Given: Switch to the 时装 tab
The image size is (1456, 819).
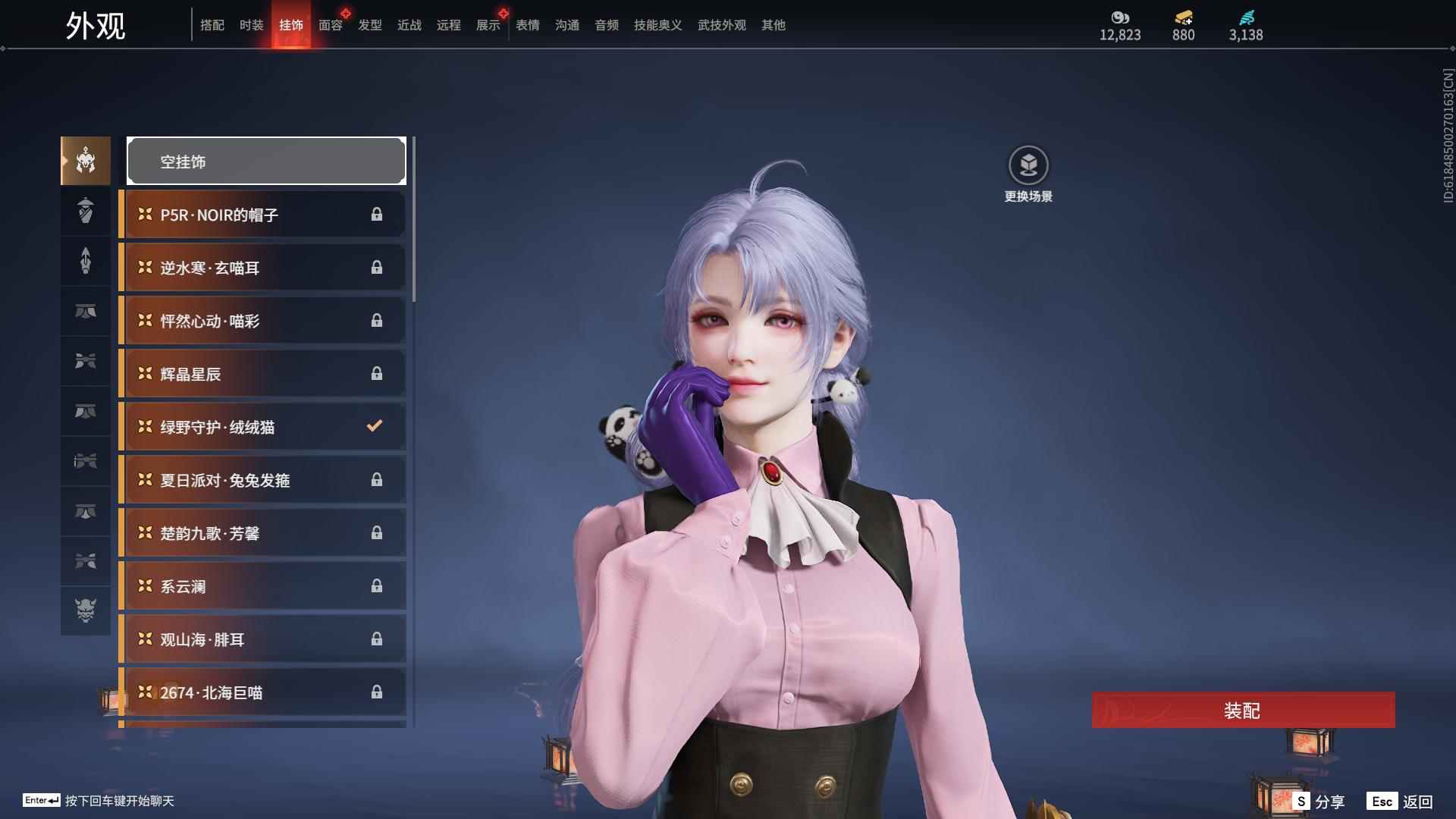Looking at the screenshot, I should (x=251, y=25).
